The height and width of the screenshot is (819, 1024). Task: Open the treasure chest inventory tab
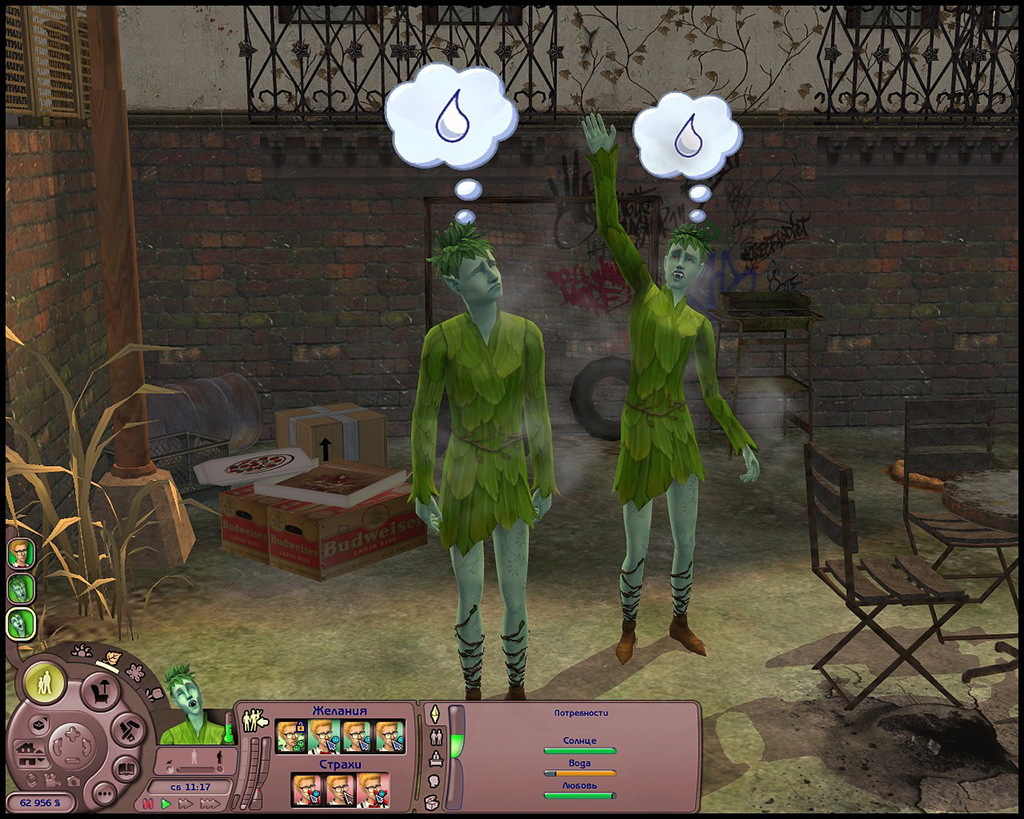coord(434,801)
